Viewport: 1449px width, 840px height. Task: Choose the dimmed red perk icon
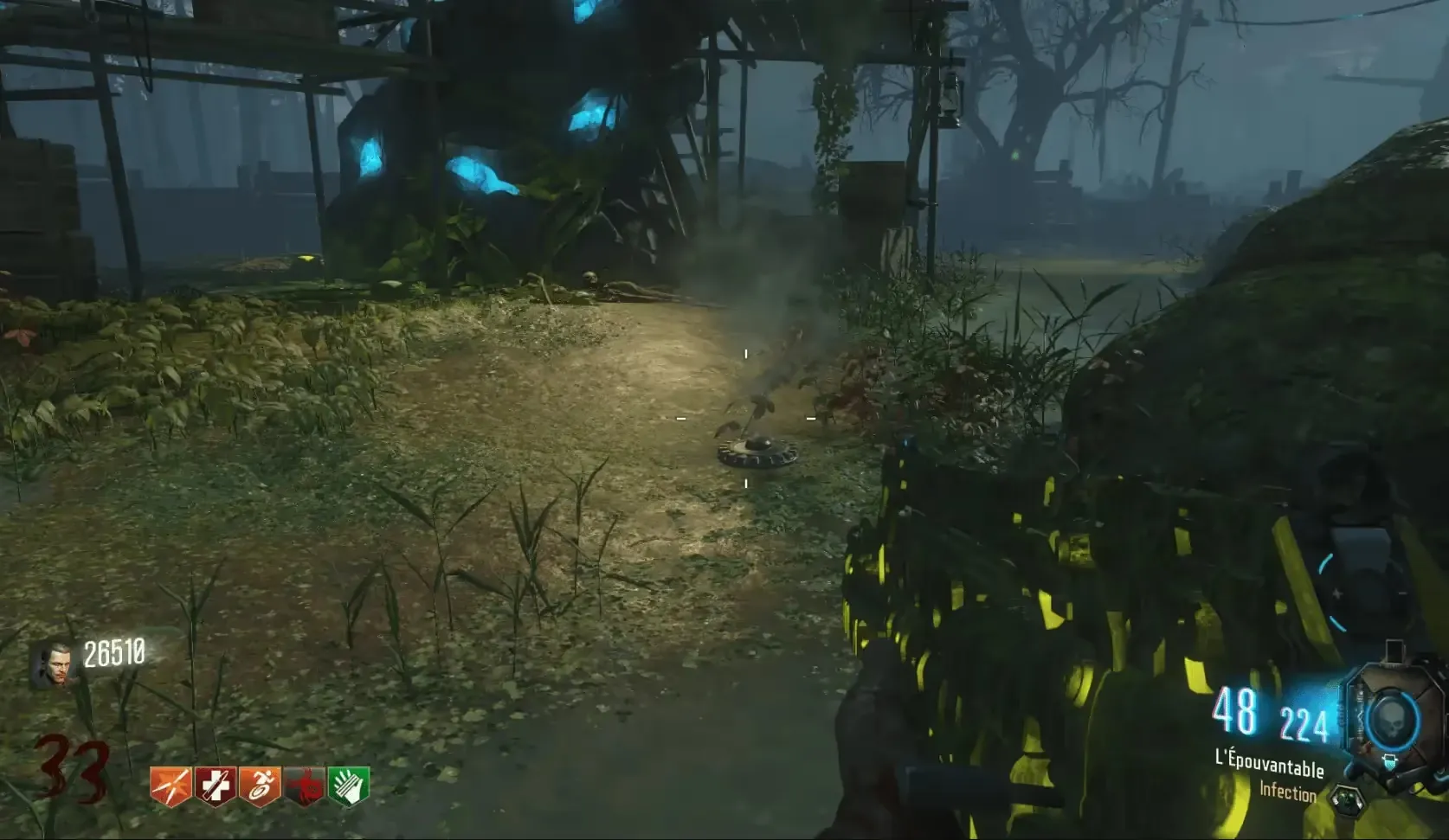click(305, 786)
